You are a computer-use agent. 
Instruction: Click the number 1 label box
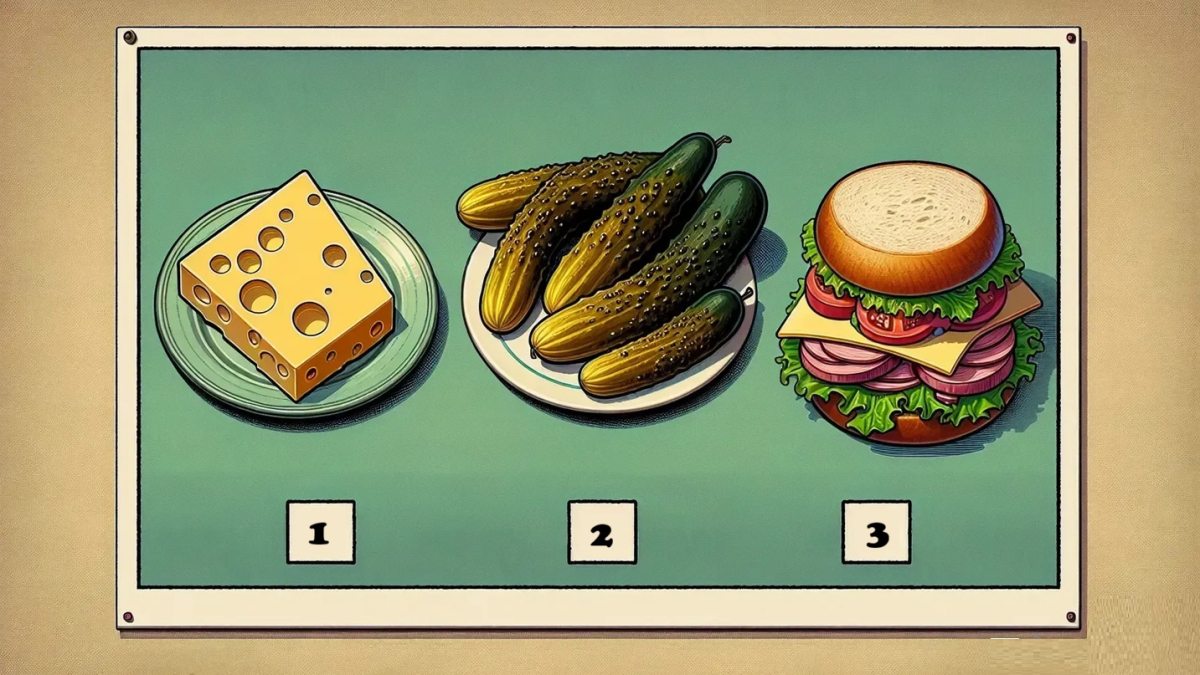pos(320,532)
